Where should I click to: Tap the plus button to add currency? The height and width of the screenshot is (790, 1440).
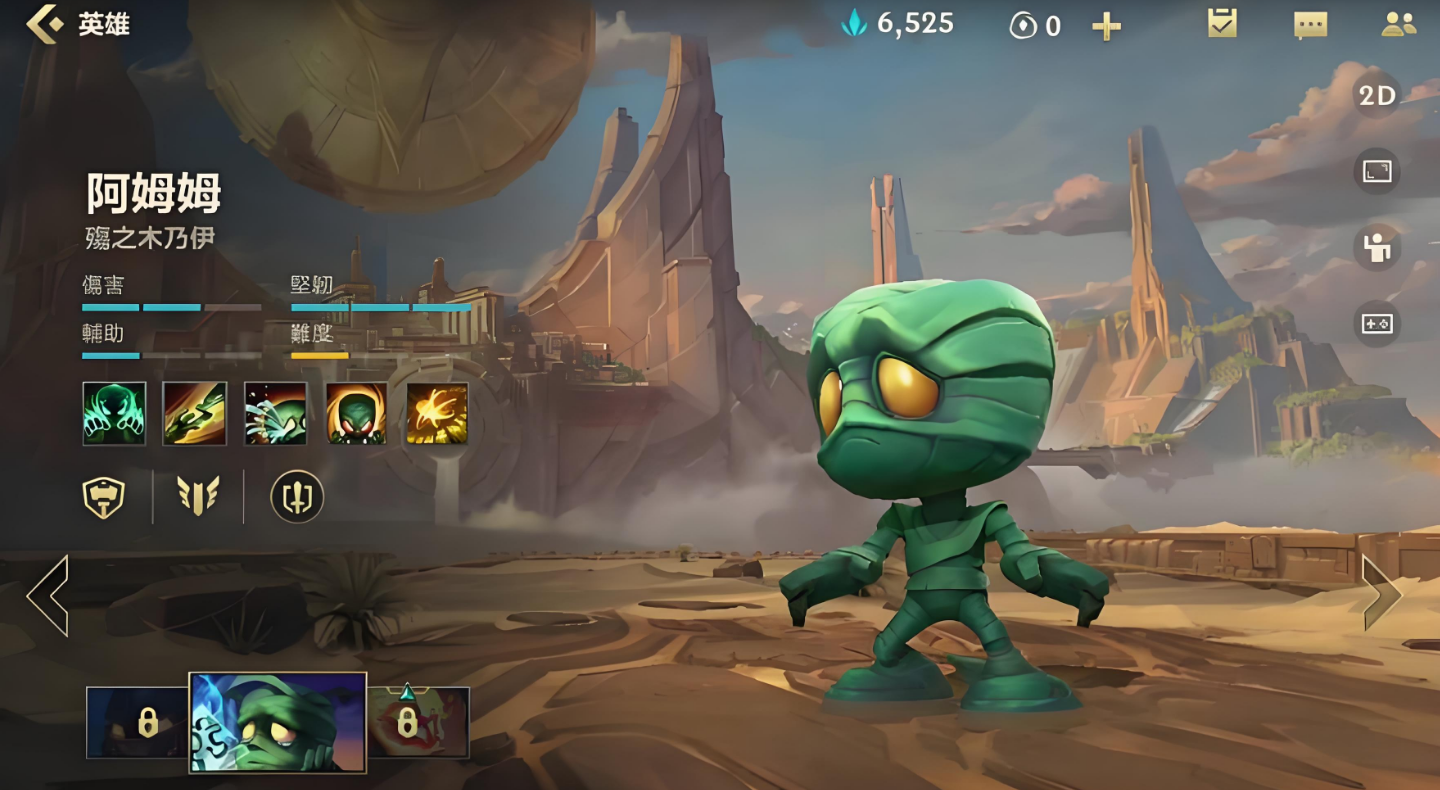point(1106,27)
